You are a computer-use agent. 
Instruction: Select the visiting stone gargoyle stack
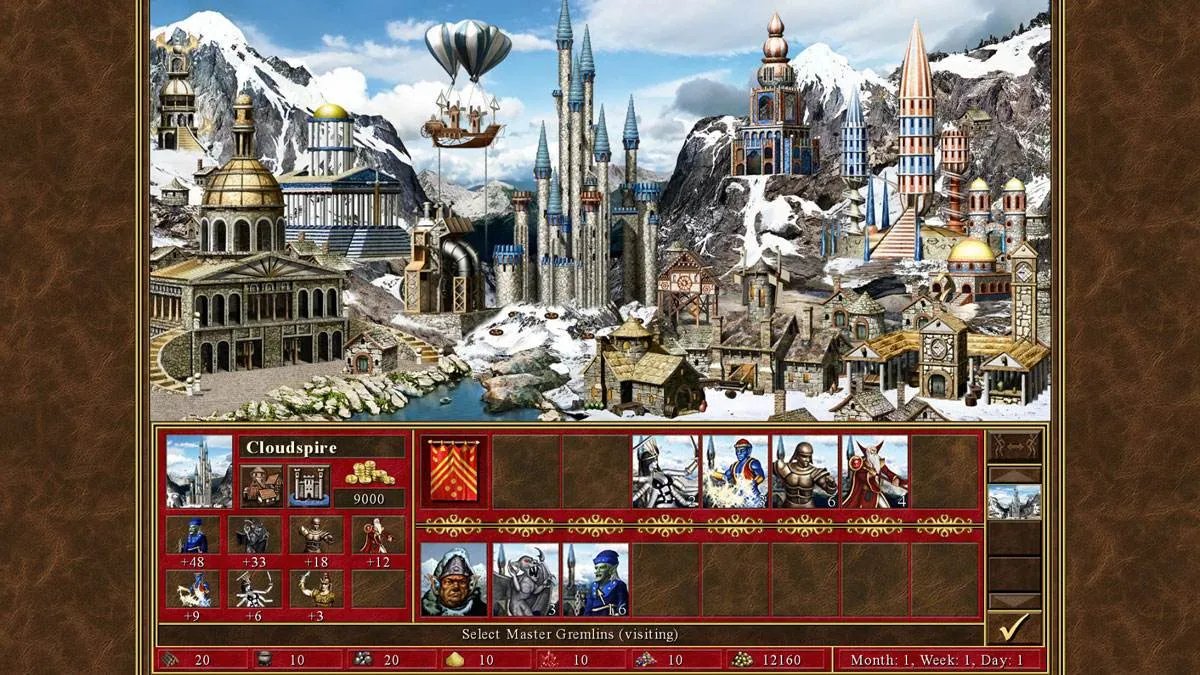click(525, 580)
